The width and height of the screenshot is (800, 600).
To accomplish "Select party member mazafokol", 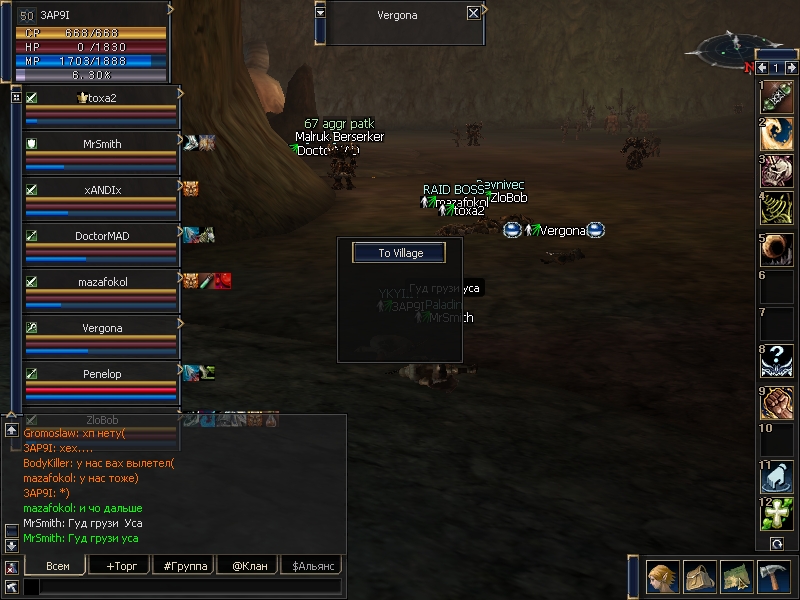I will pos(101,282).
